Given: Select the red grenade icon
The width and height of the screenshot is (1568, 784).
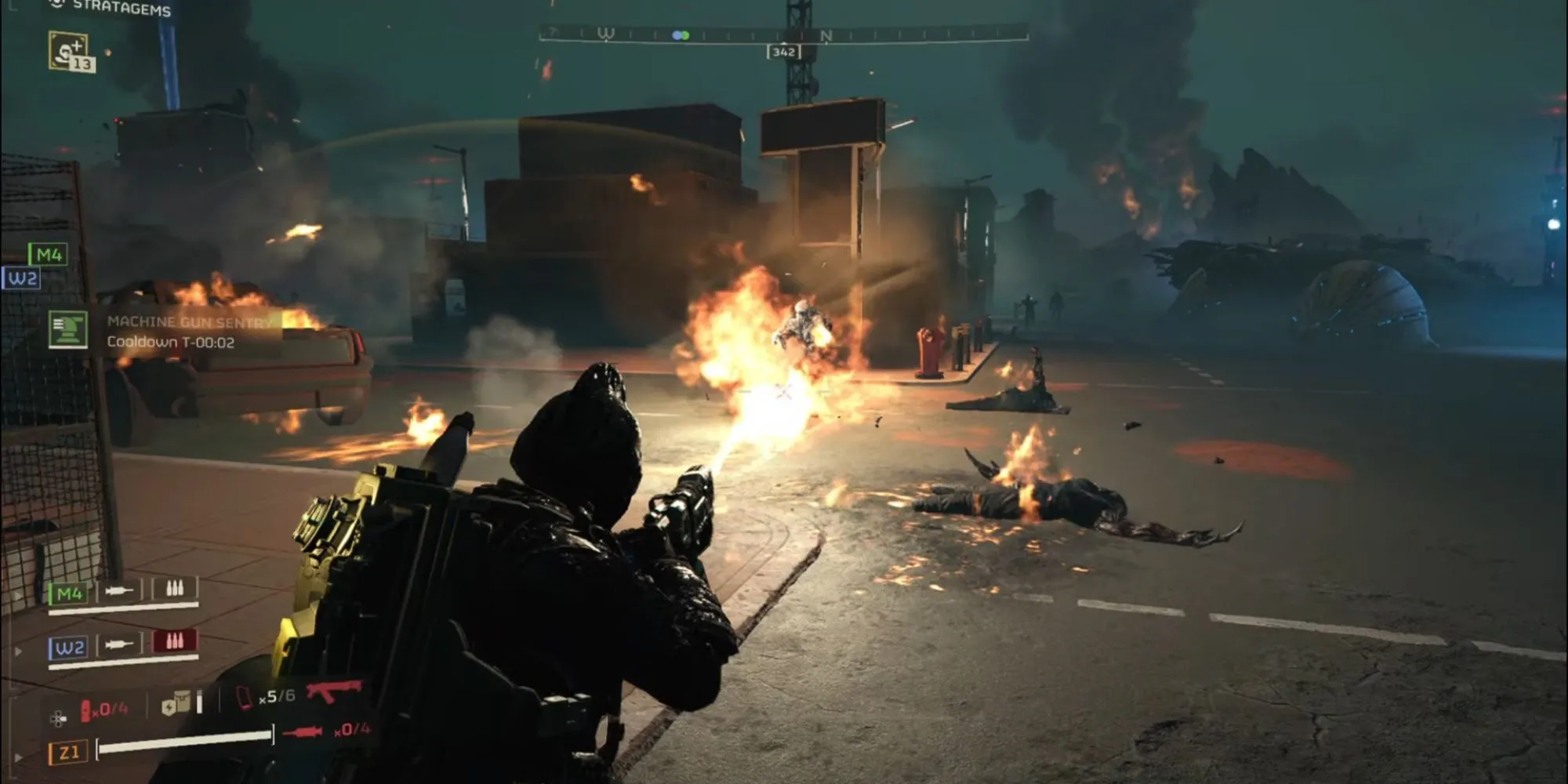Looking at the screenshot, I should tap(86, 710).
